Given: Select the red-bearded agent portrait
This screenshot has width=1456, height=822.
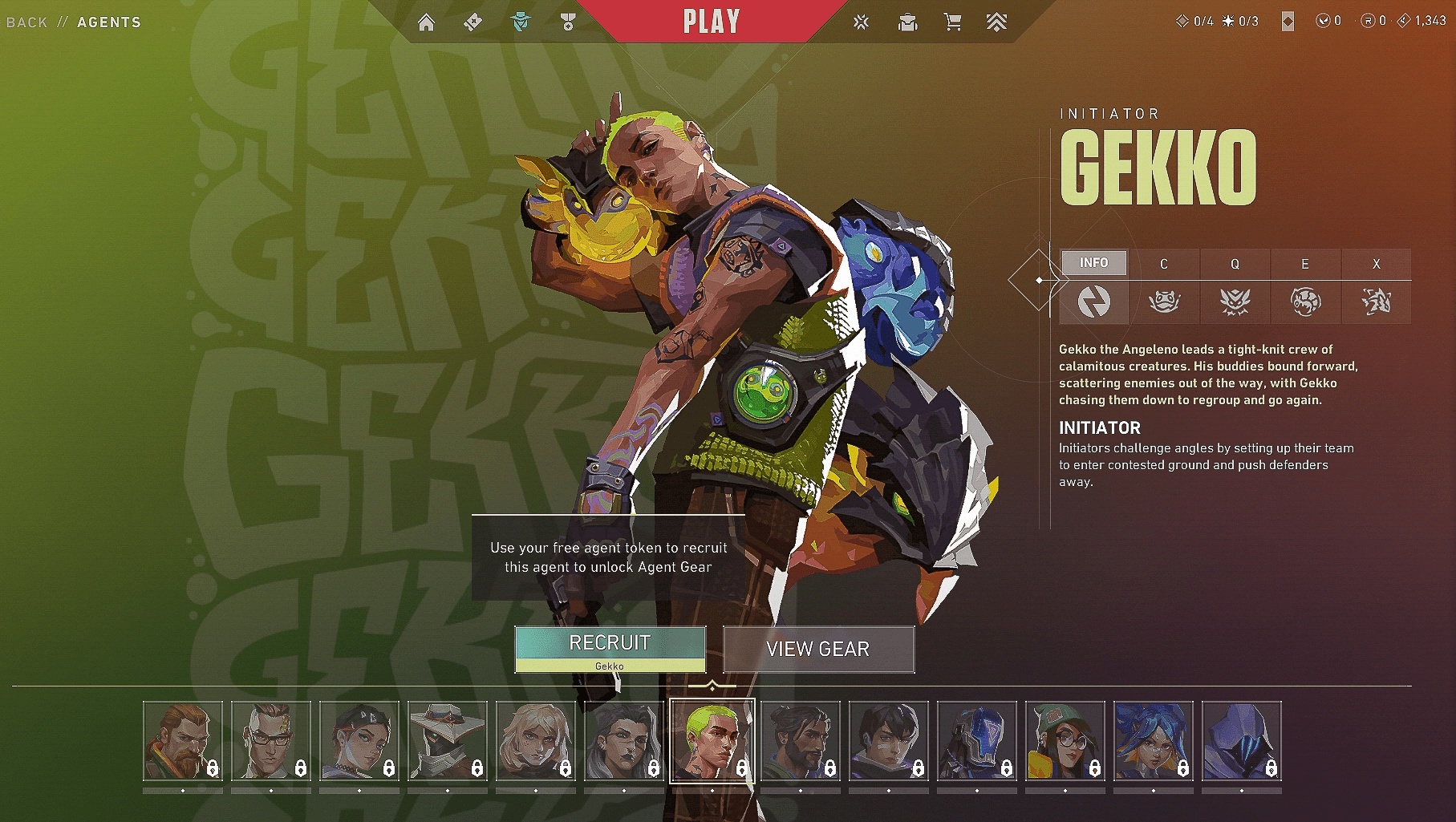Looking at the screenshot, I should click(x=183, y=741).
